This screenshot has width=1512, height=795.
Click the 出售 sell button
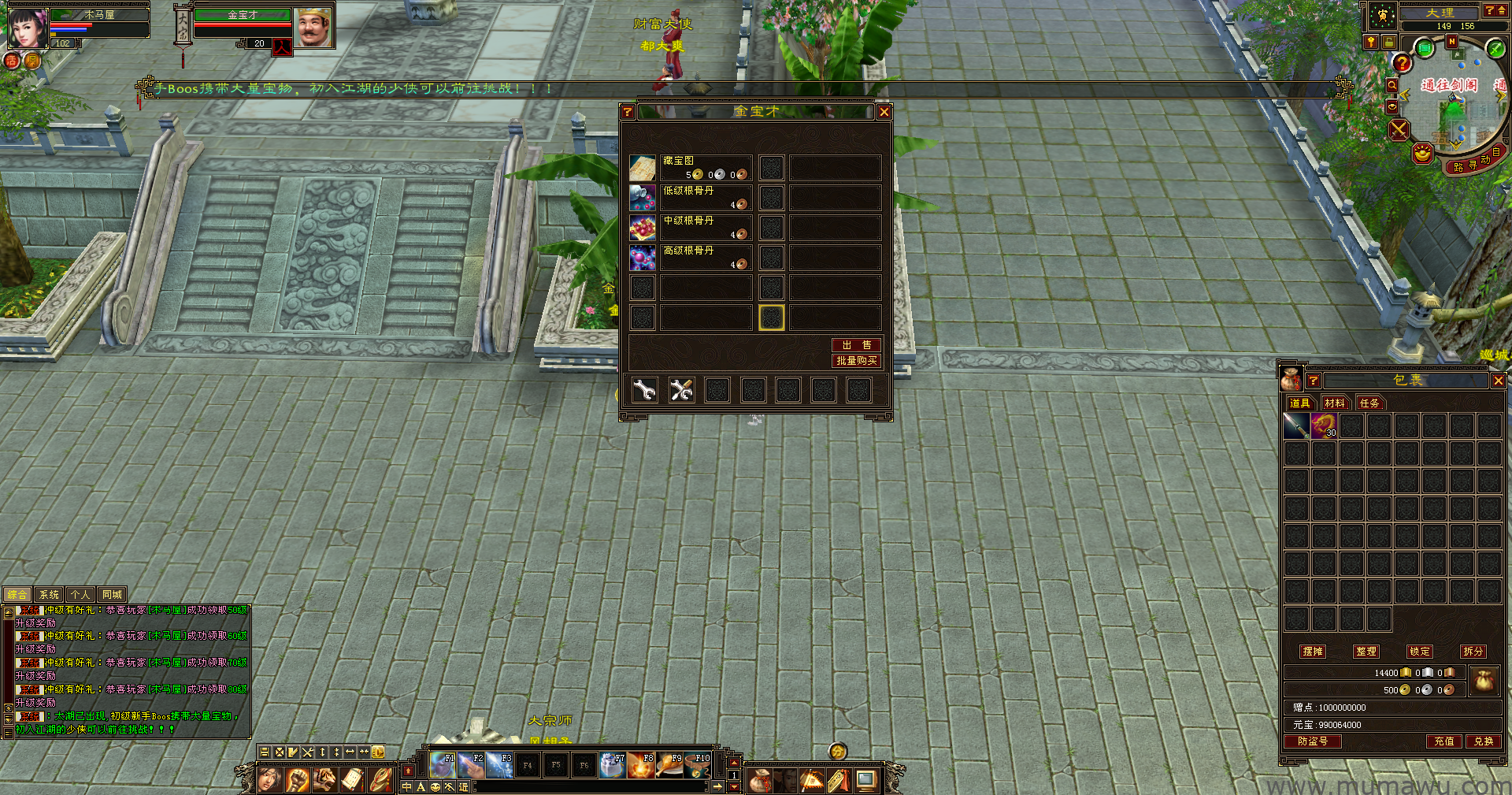click(856, 345)
